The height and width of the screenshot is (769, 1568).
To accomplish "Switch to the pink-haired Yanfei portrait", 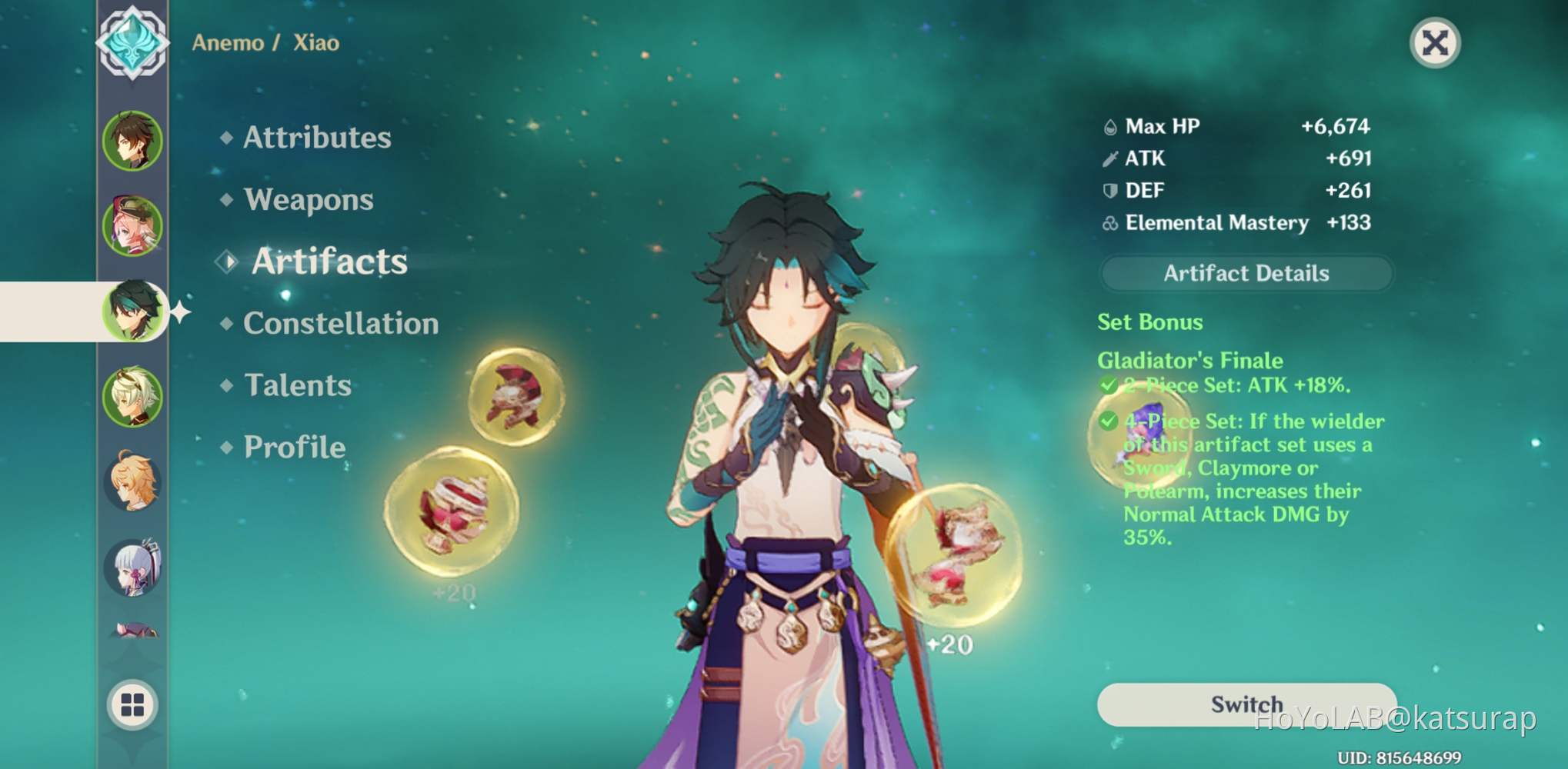I will [132, 227].
